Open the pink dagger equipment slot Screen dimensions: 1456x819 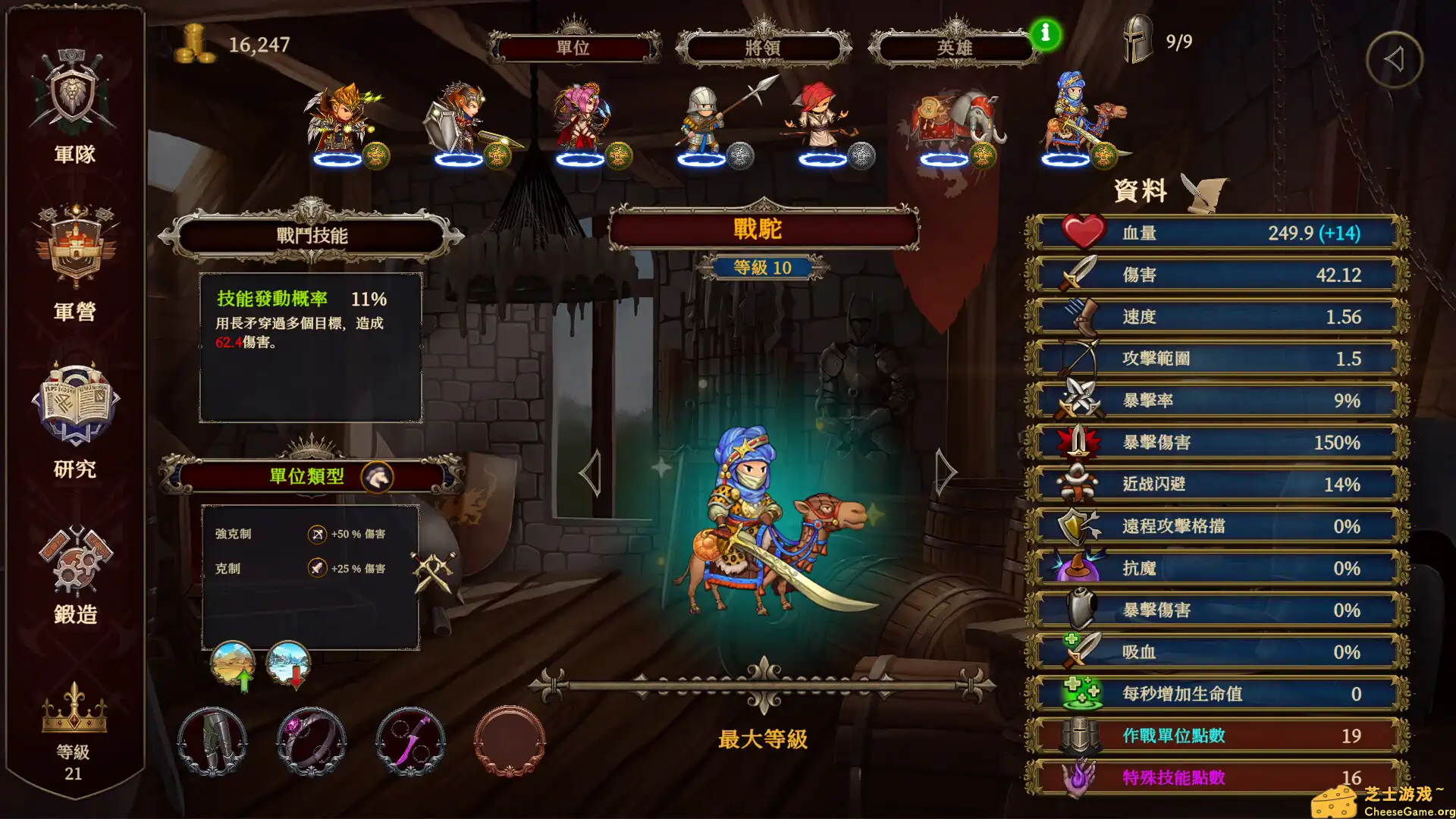410,741
